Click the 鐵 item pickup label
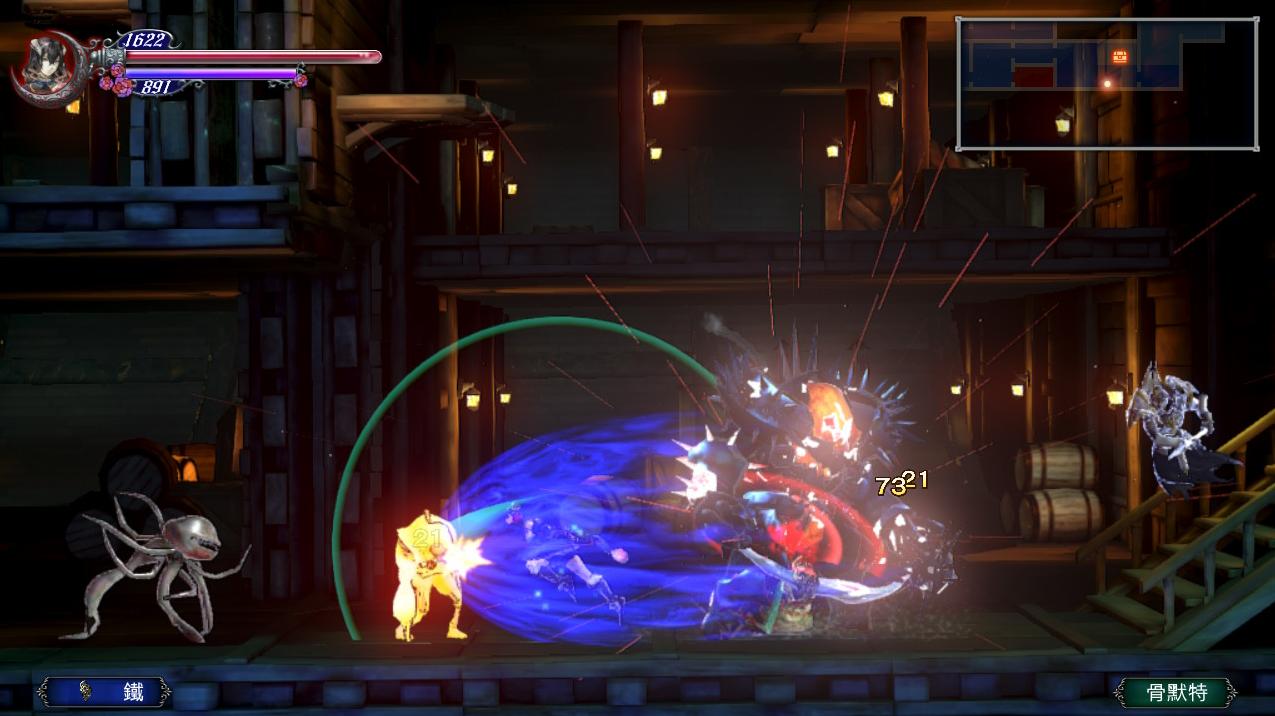The width and height of the screenshot is (1275, 716). pos(104,691)
